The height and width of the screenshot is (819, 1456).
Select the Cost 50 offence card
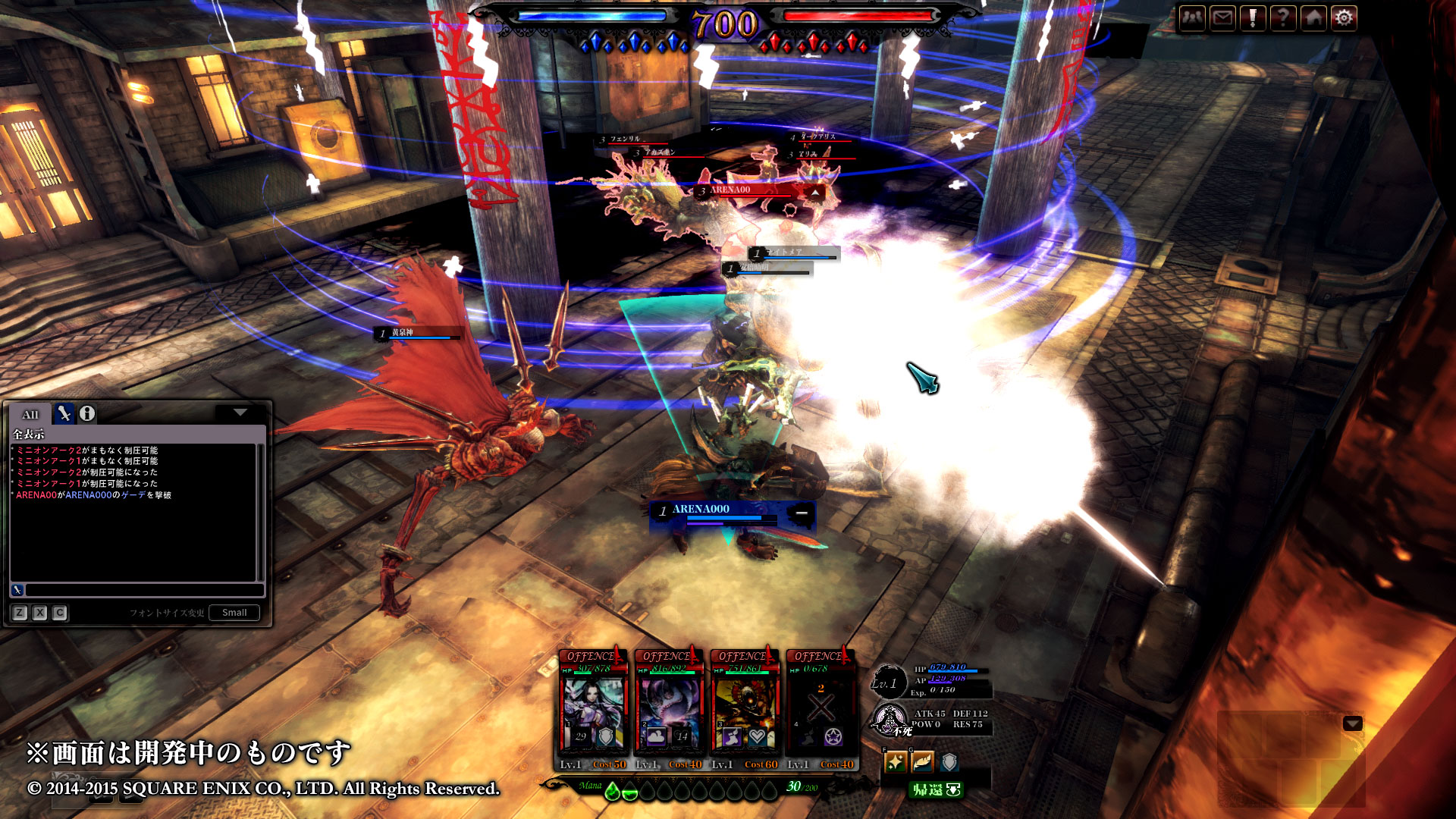[x=593, y=709]
